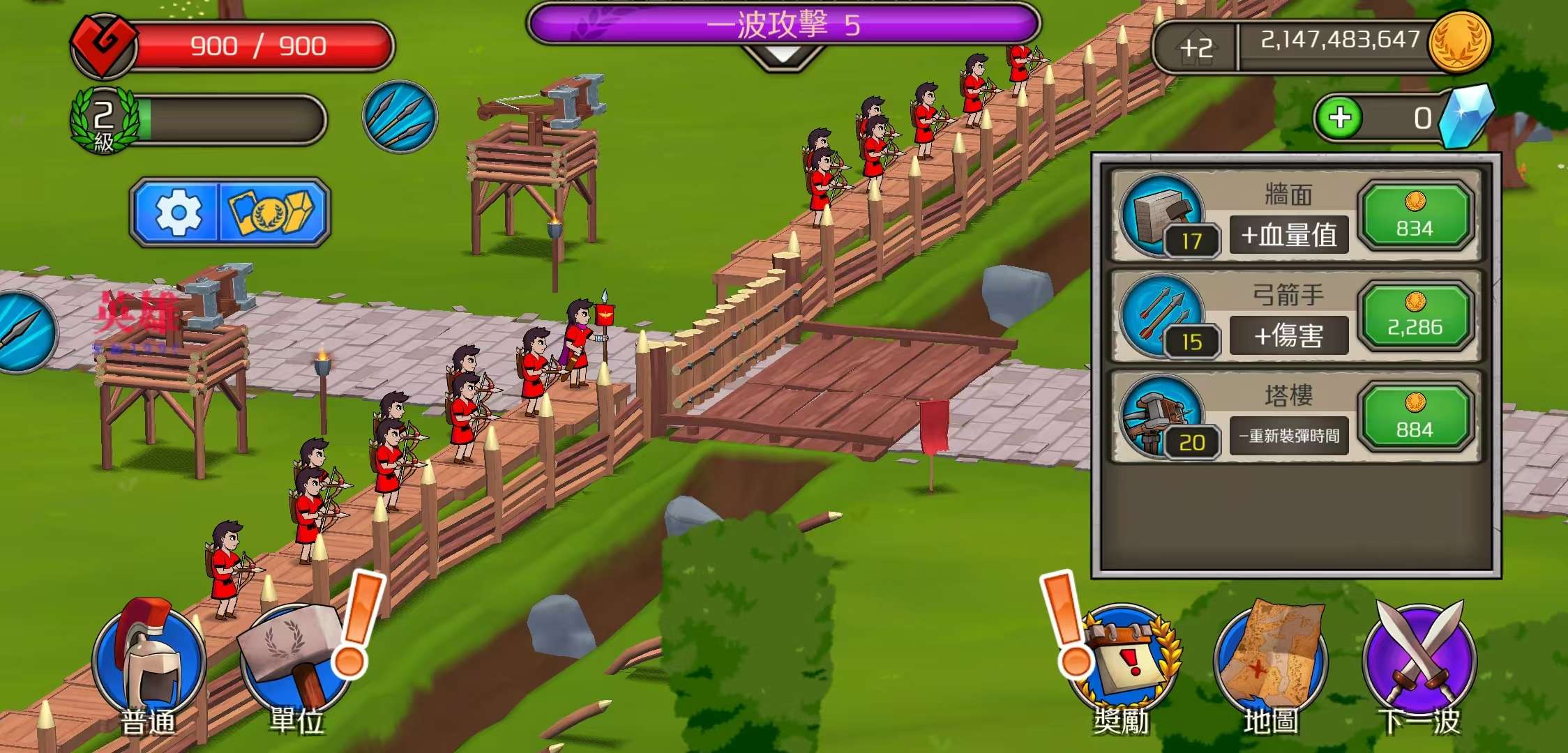Buy the wall health upgrade for 834
Viewport: 1568px width, 753px height.
click(x=1415, y=216)
